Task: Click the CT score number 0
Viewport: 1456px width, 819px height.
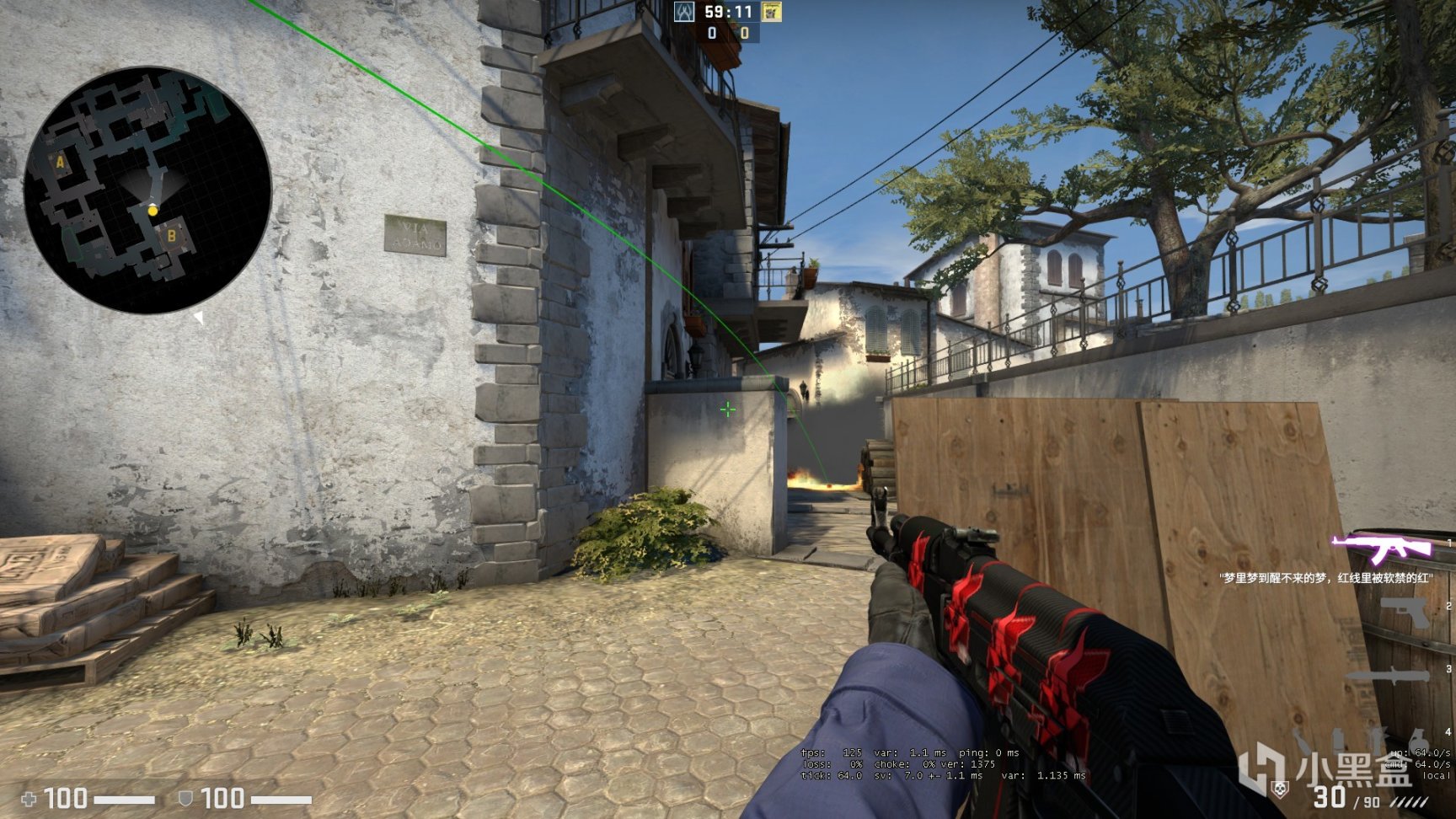Action: click(x=712, y=35)
